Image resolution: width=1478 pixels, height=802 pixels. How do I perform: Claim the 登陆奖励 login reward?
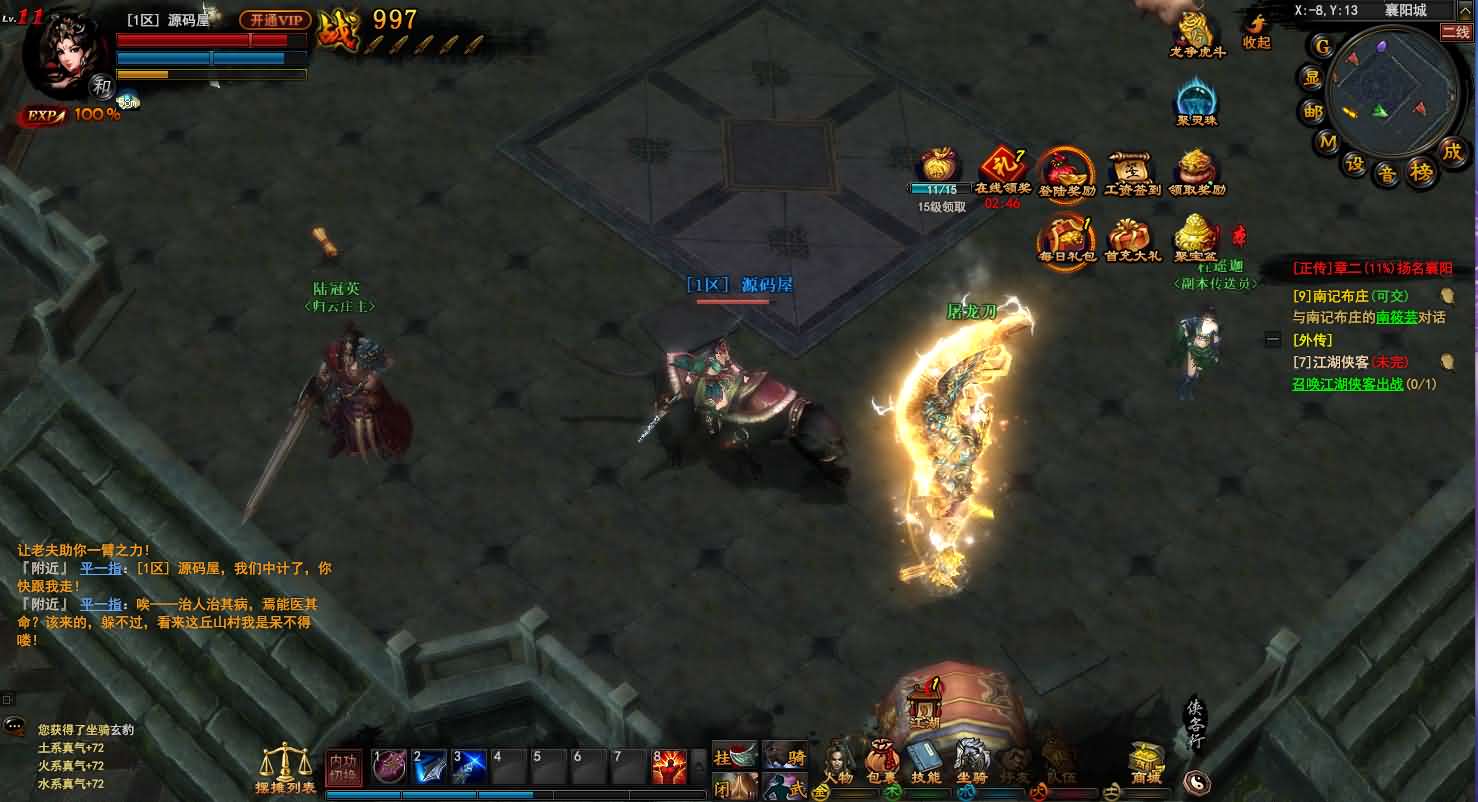[x=1066, y=172]
